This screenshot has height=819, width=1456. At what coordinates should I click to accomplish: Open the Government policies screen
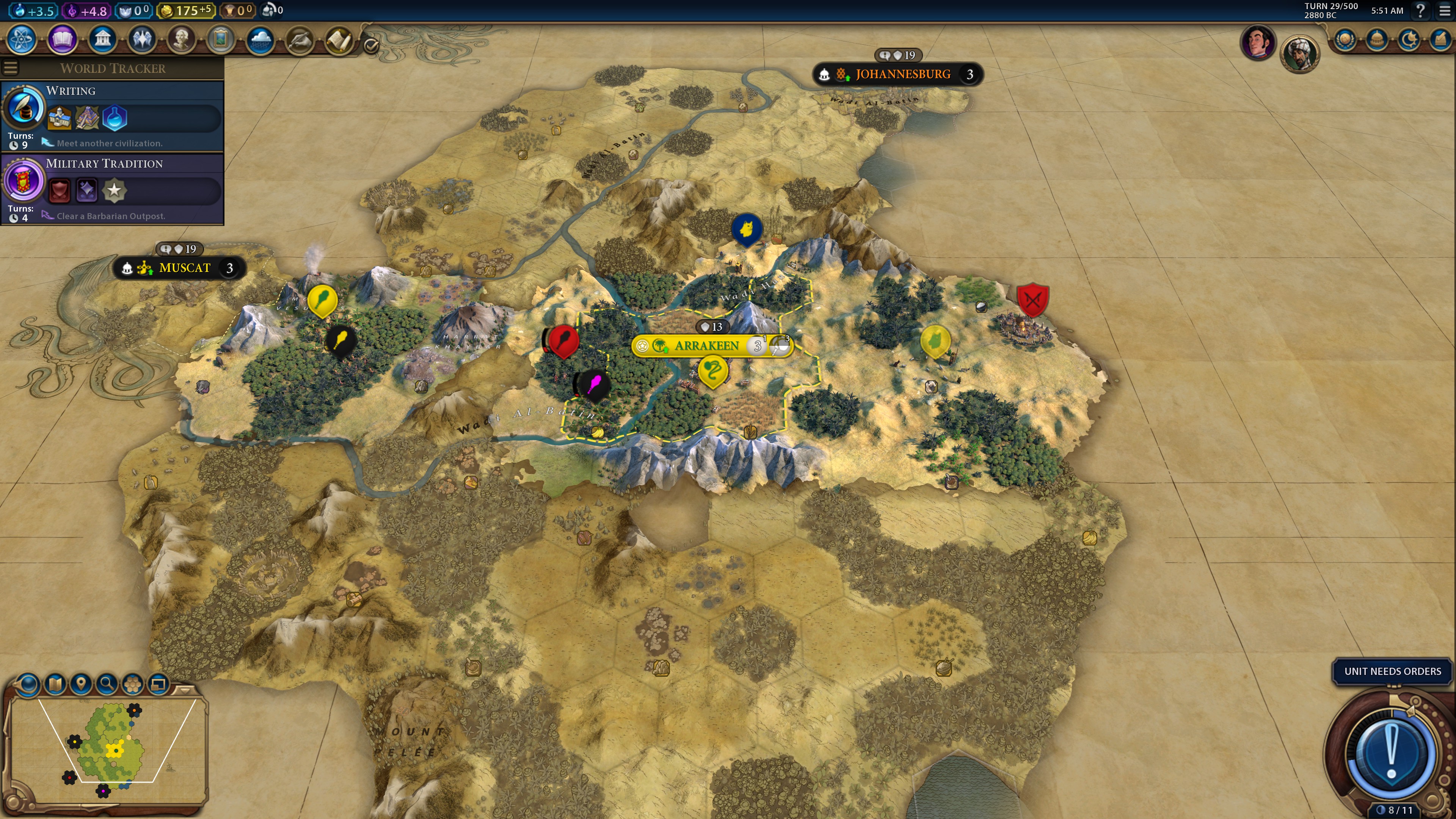click(x=102, y=39)
